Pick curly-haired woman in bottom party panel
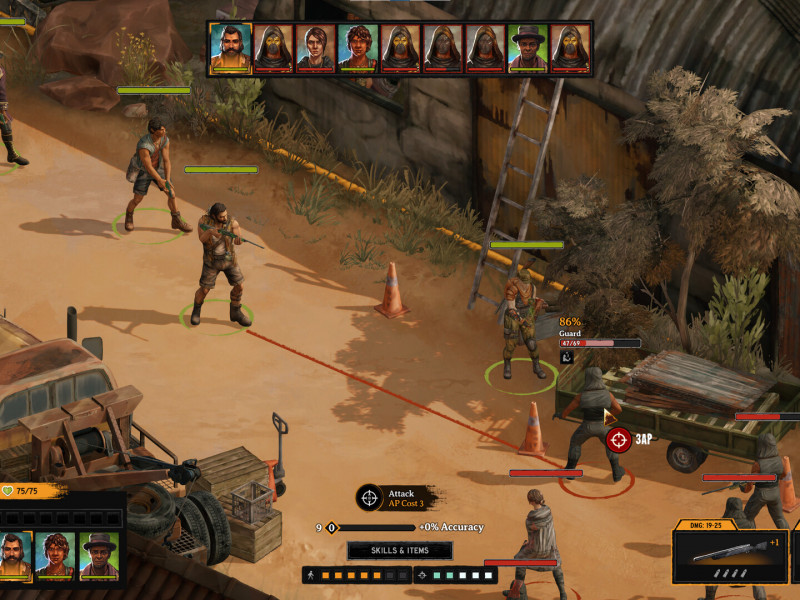The image size is (800, 600). point(56,555)
